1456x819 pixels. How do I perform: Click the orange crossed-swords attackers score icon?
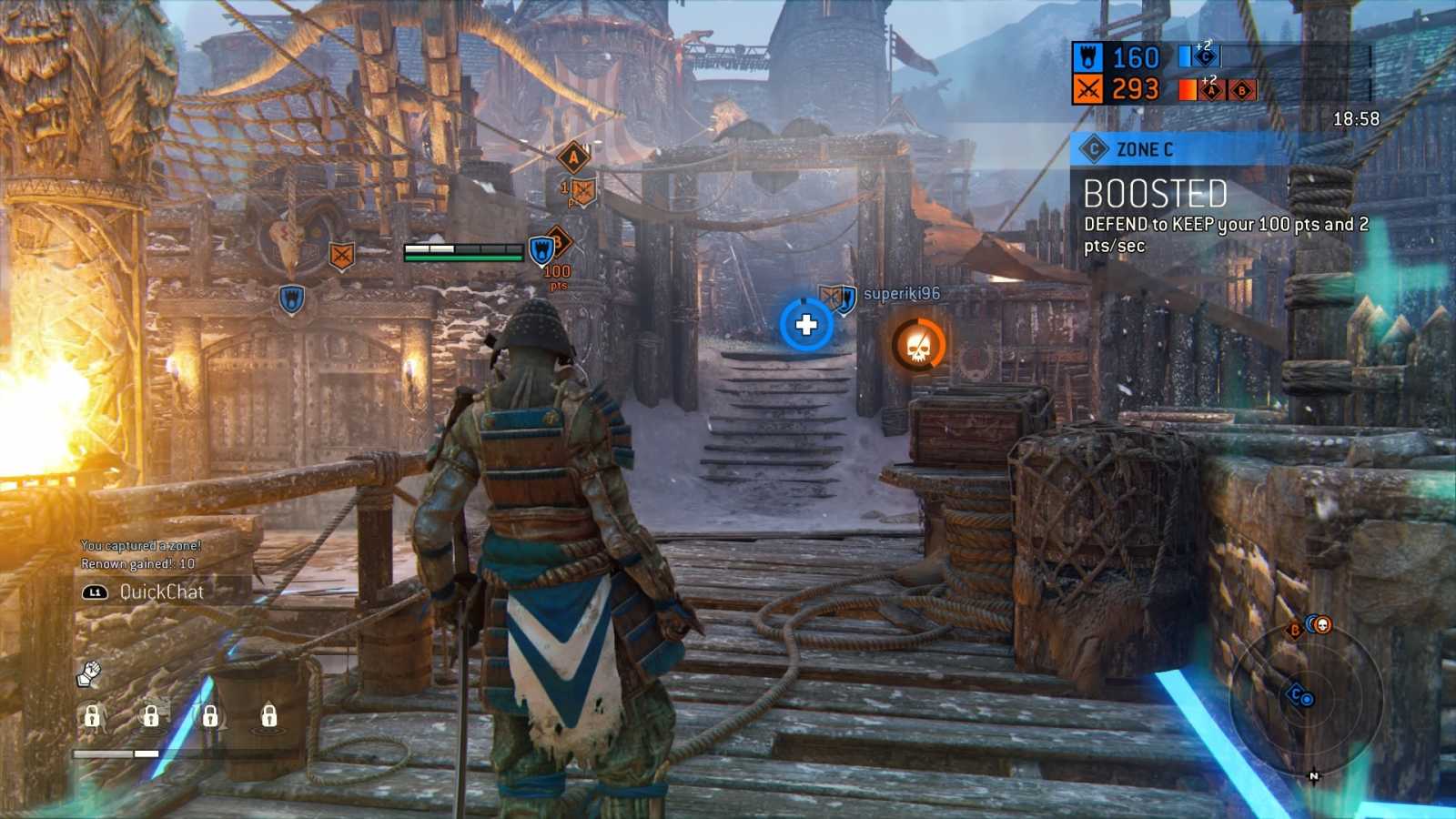(x=1088, y=88)
